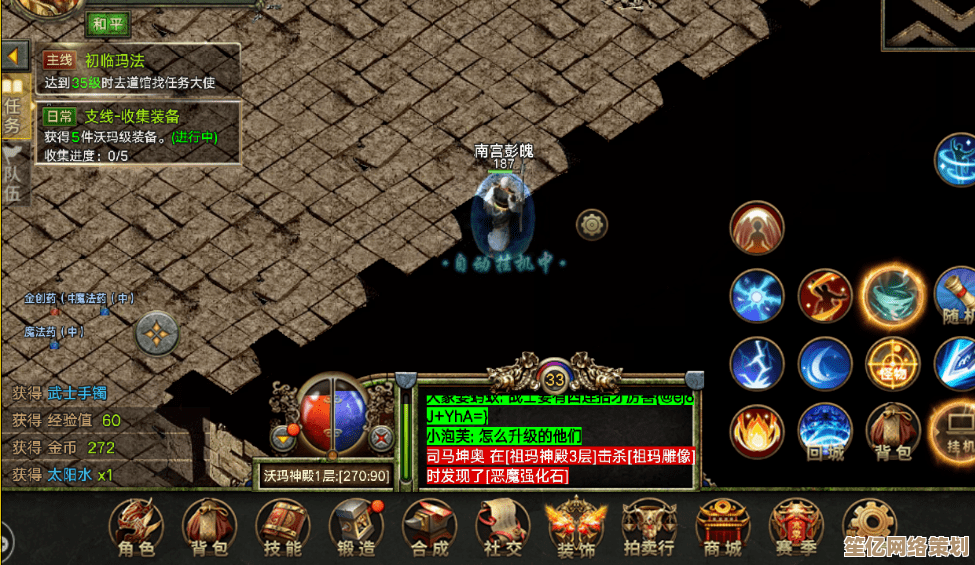Toggle the 和平 peace attack mode button

(x=109, y=22)
